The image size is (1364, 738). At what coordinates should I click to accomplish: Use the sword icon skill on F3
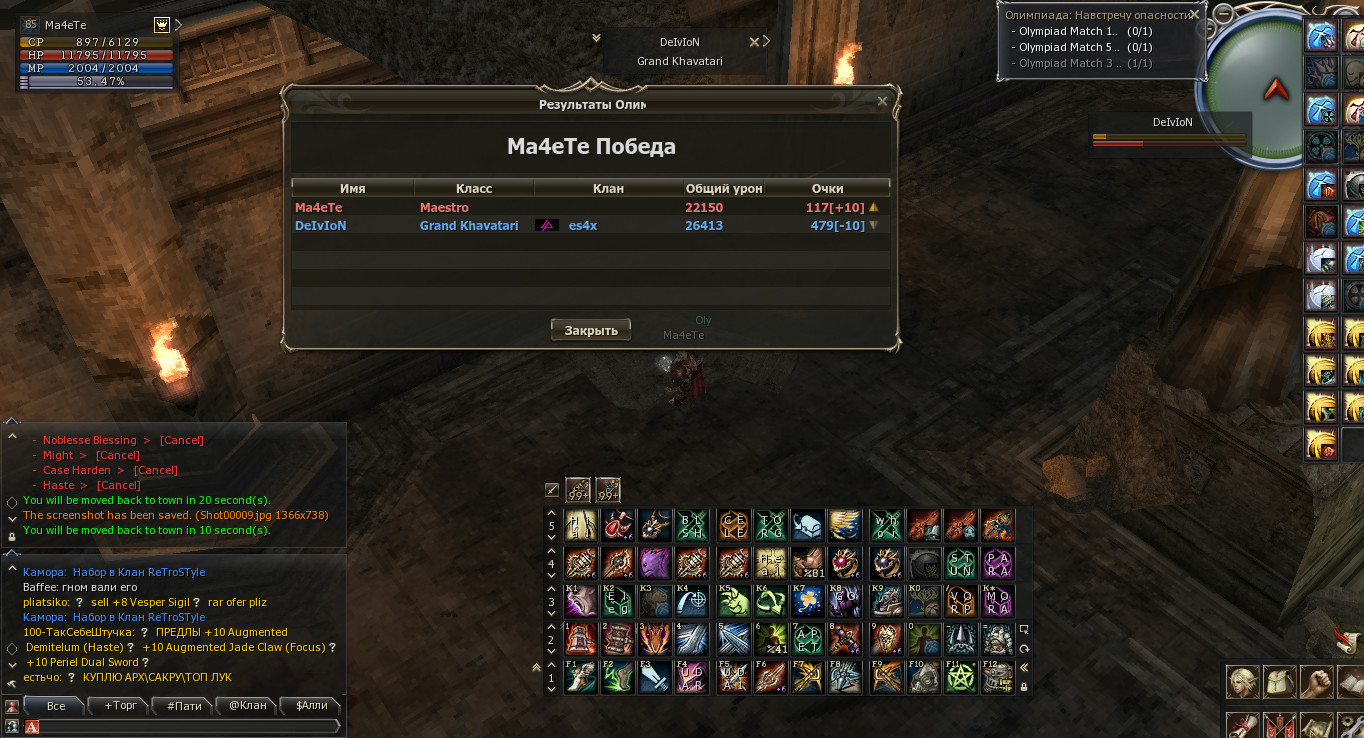(655, 677)
